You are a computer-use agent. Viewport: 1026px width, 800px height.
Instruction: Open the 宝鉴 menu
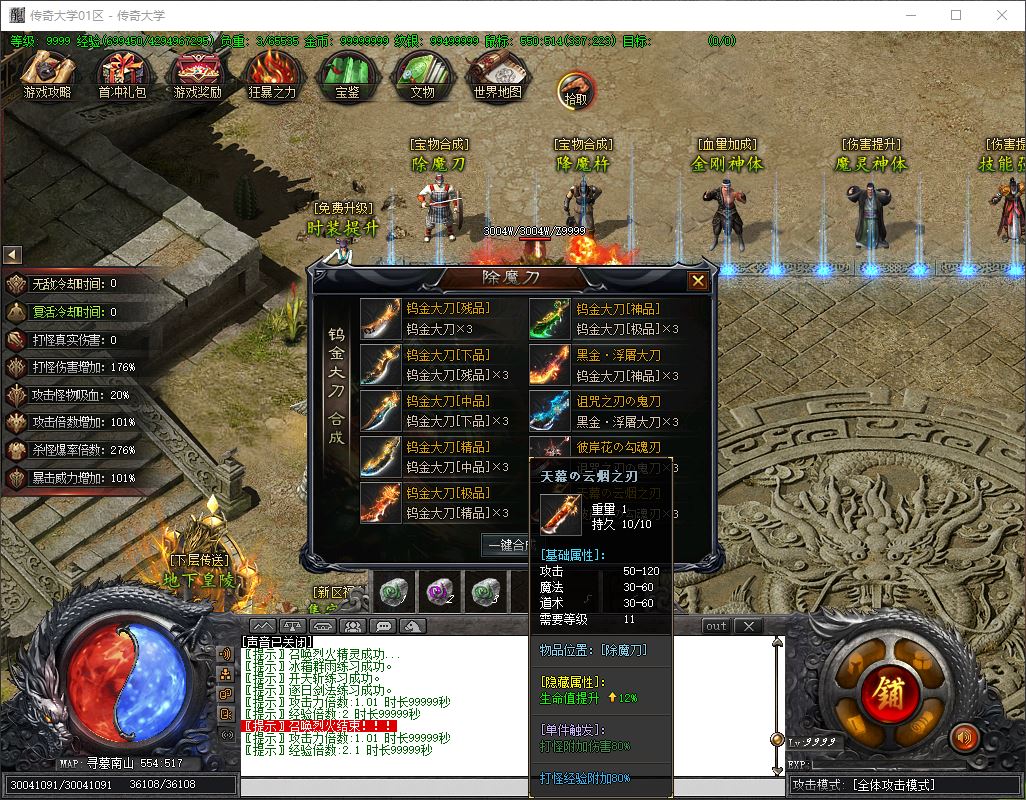click(347, 75)
